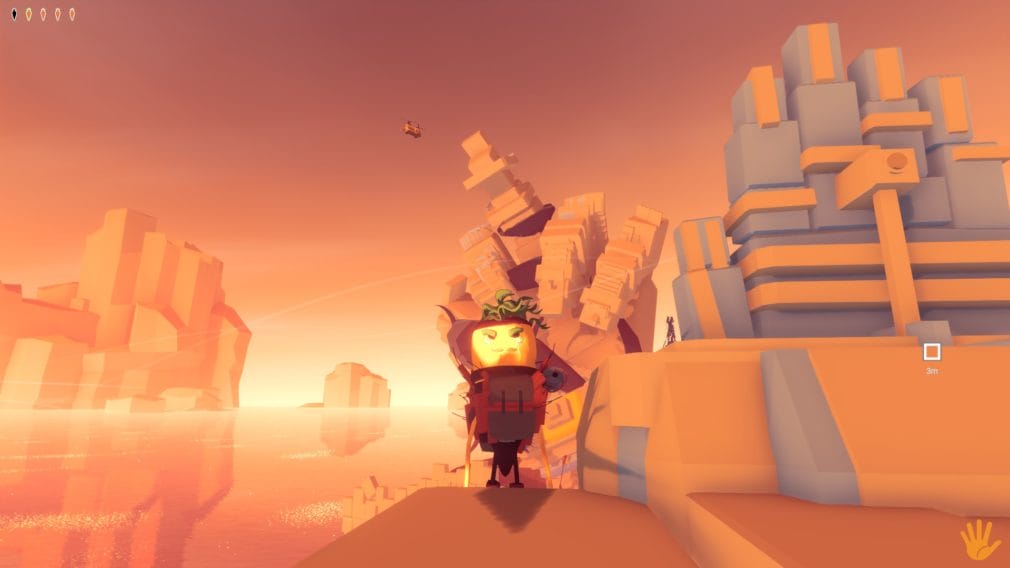Click the orange hand icon

[x=979, y=539]
